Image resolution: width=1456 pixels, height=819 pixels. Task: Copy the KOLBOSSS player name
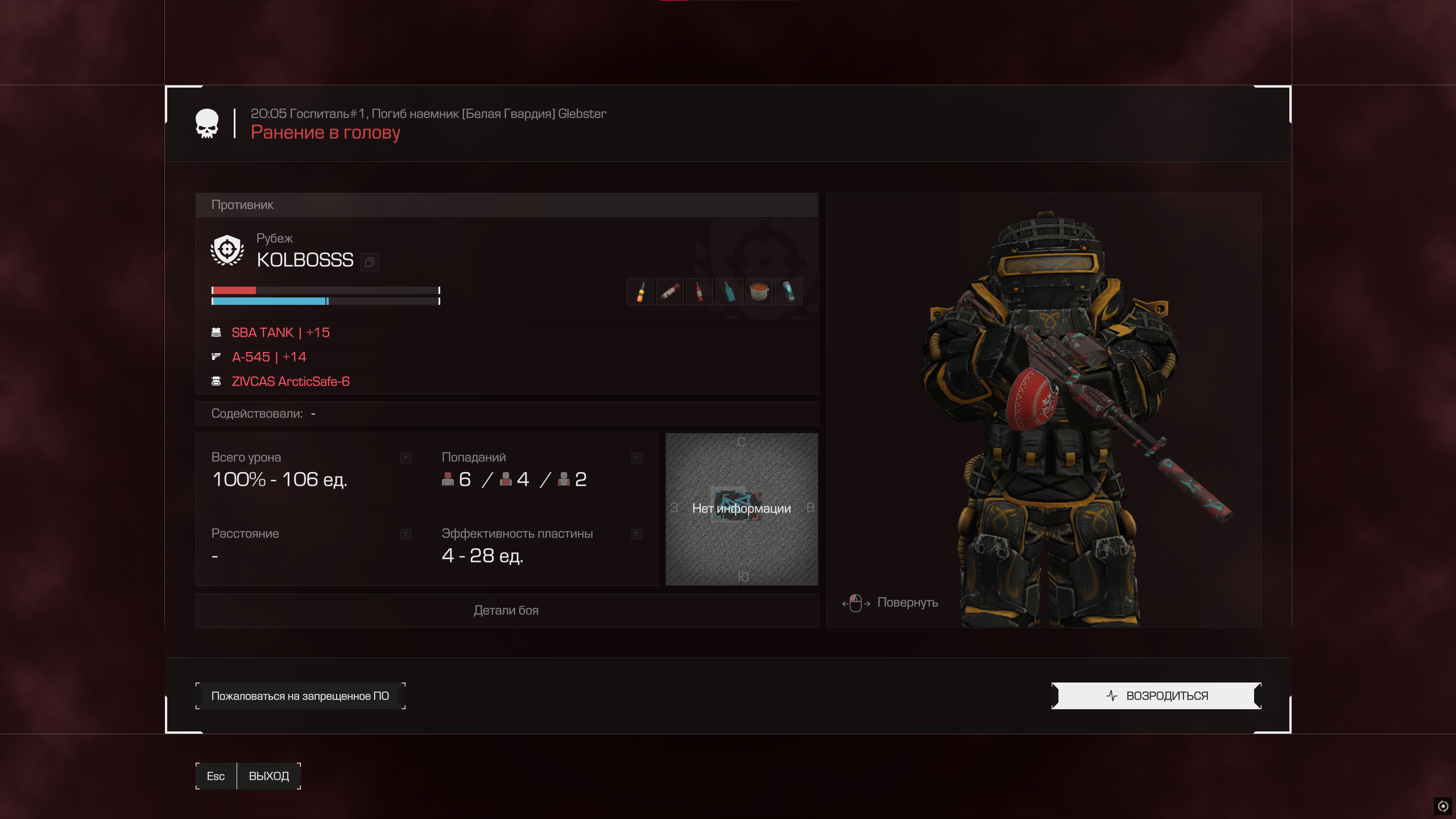coord(370,262)
